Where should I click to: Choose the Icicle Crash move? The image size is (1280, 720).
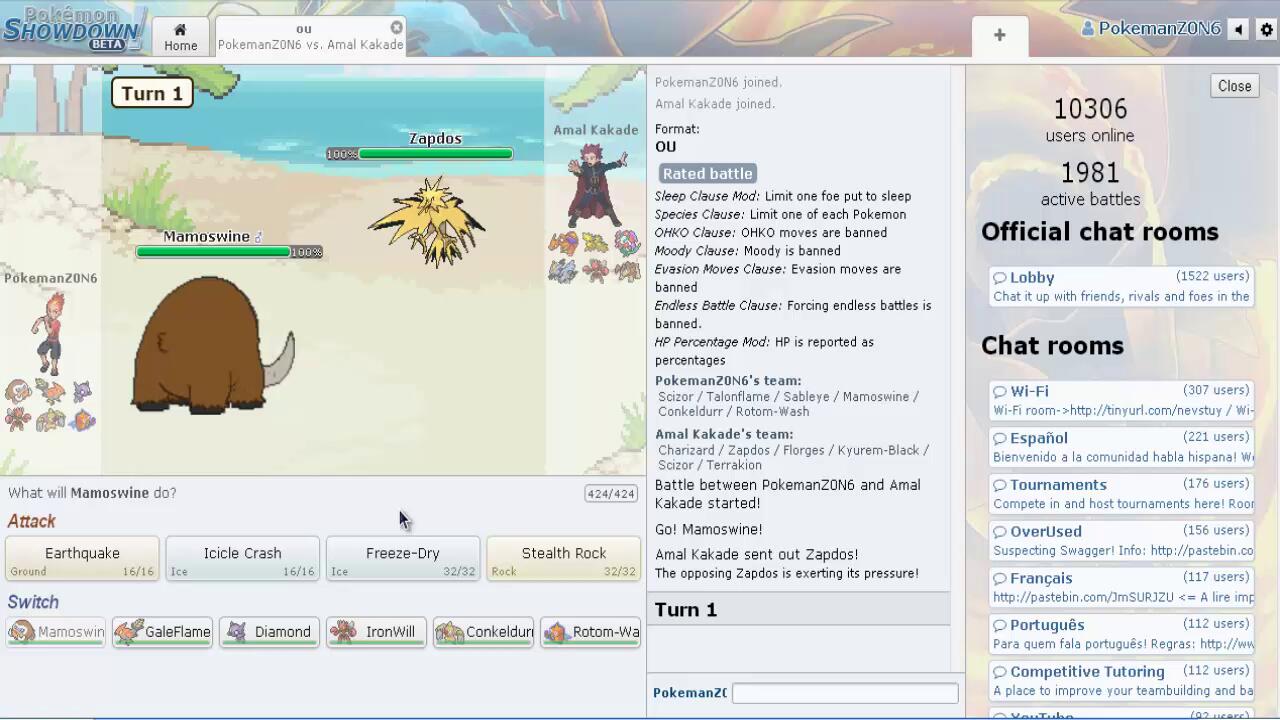click(242, 559)
